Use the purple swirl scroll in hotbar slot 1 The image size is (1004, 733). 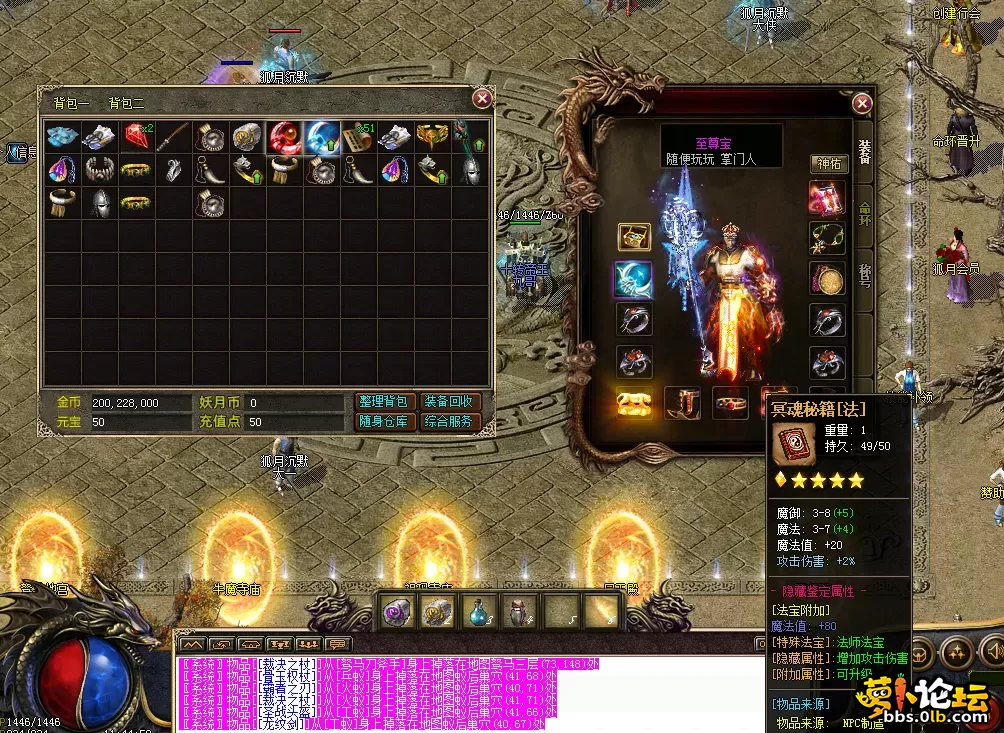point(397,610)
